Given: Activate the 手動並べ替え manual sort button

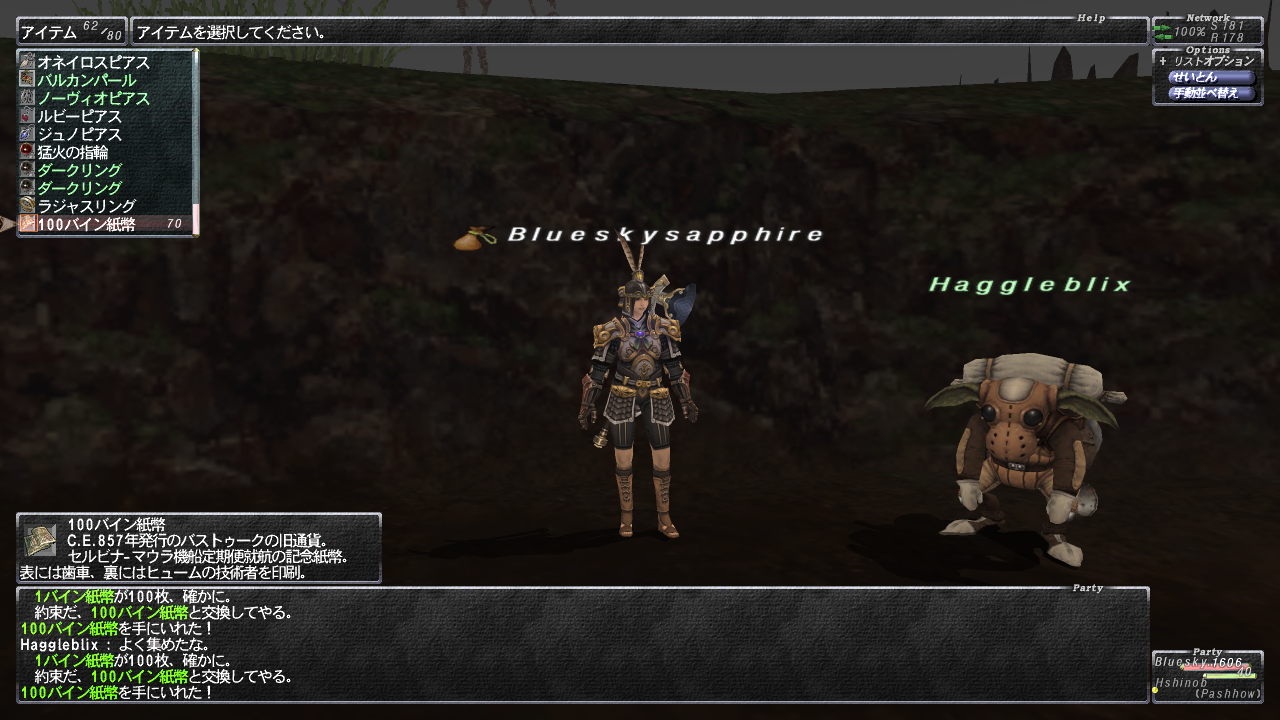Looking at the screenshot, I should coord(1211,93).
